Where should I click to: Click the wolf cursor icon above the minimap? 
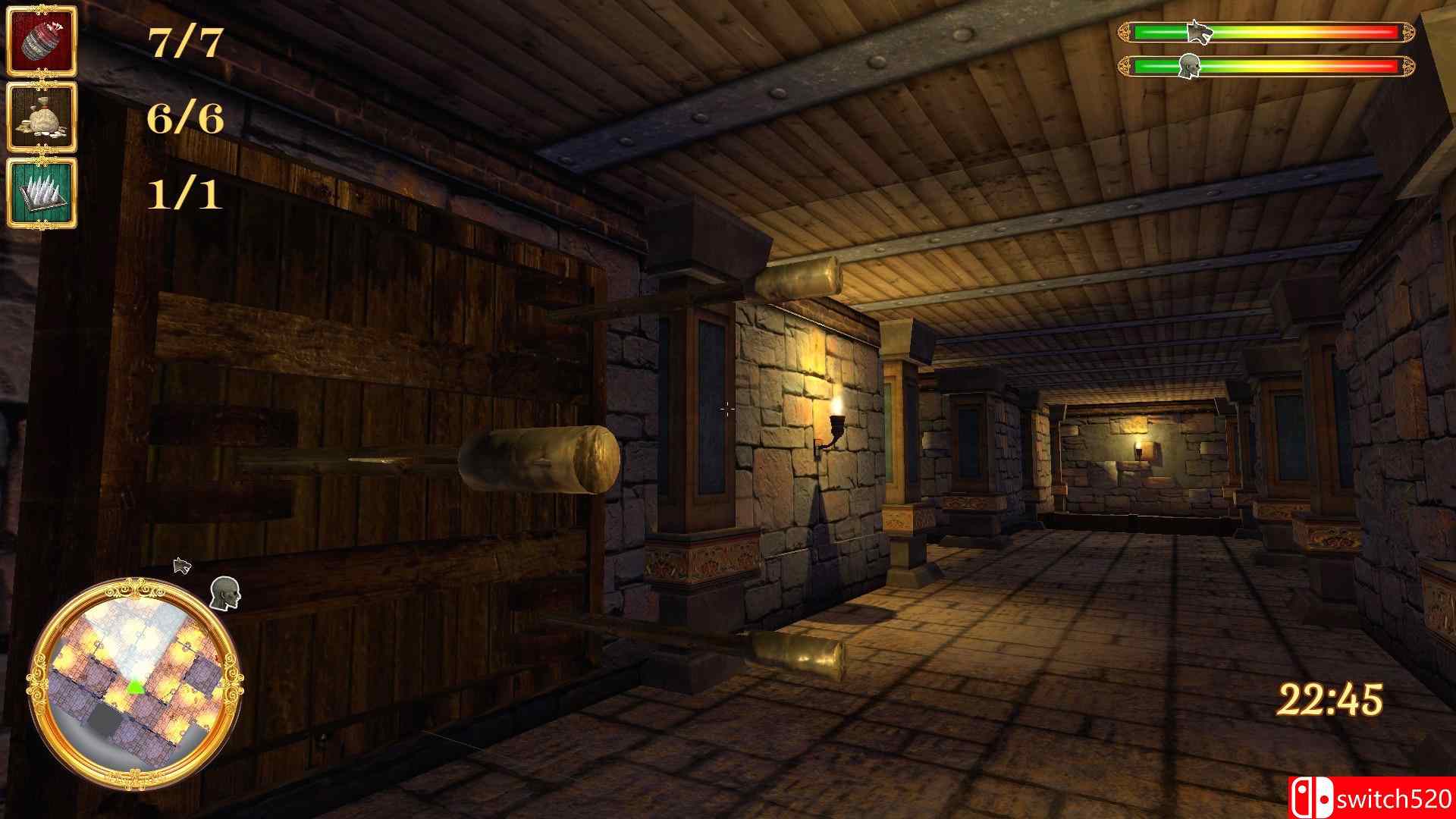(180, 565)
